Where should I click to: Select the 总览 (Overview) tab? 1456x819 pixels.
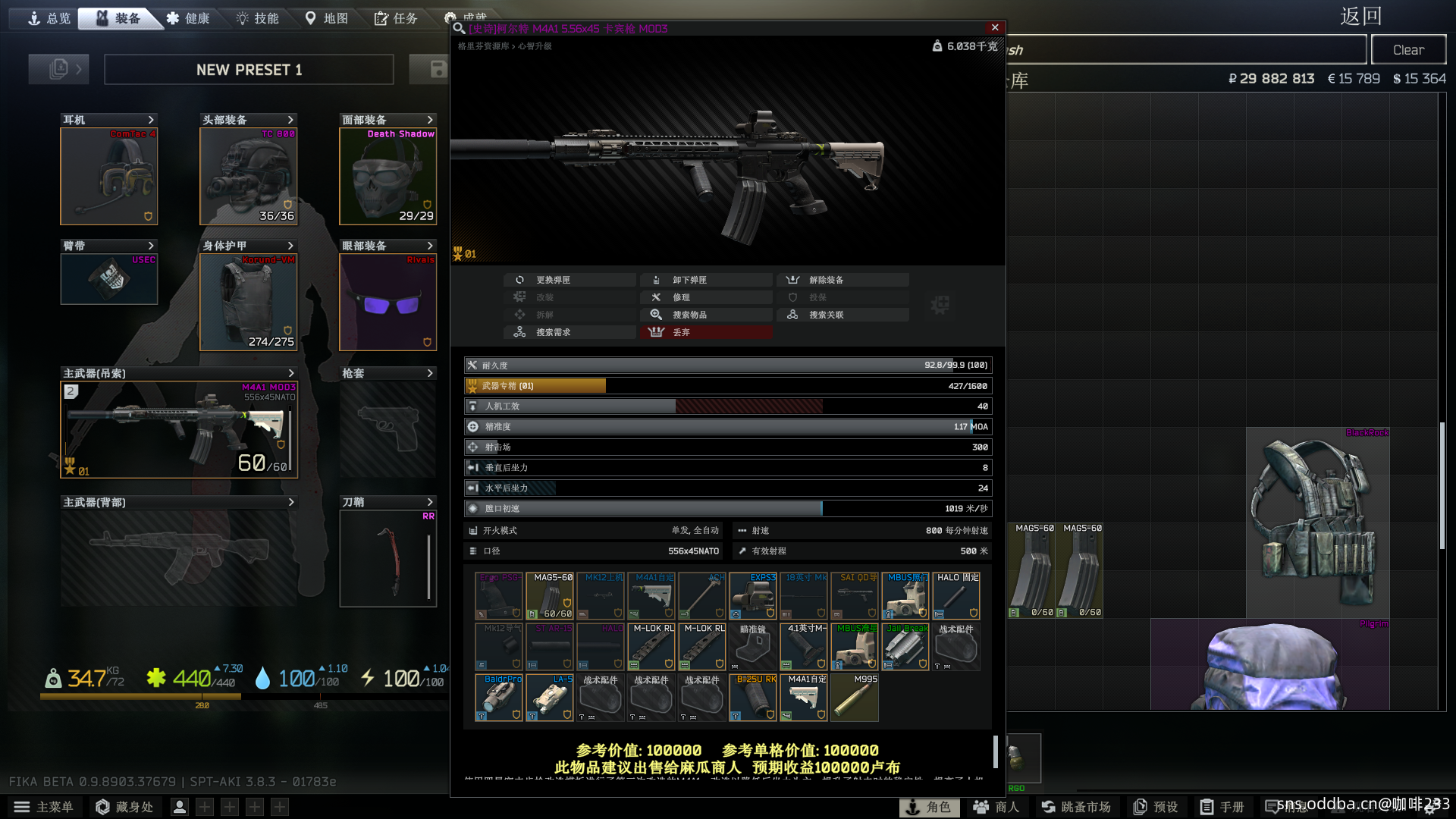[x=49, y=18]
